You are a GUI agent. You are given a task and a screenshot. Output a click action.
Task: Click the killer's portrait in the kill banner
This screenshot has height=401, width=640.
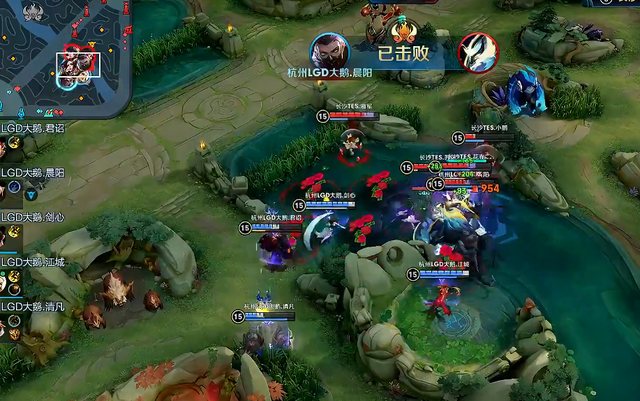pyautogui.click(x=328, y=51)
